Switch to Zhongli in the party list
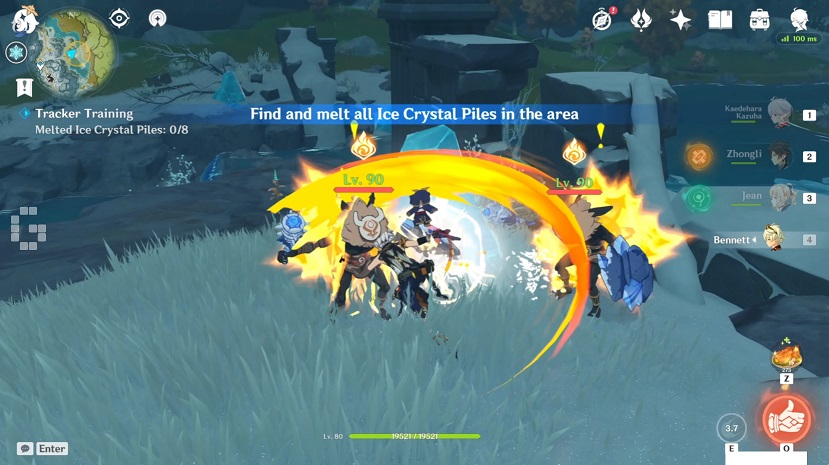Screen dimensions: 829x465 [782, 156]
